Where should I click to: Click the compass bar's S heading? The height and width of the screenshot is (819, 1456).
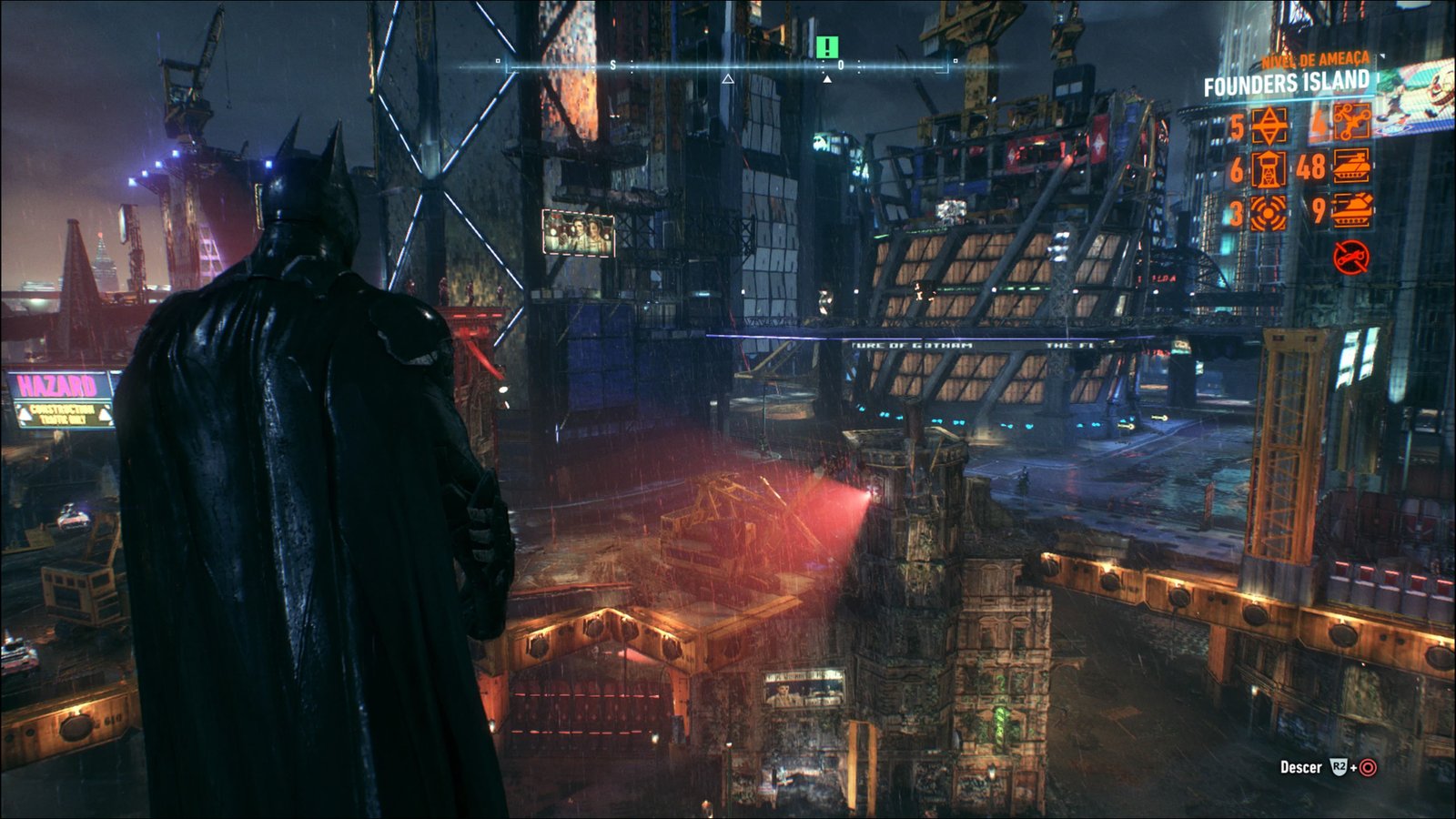[x=612, y=66]
